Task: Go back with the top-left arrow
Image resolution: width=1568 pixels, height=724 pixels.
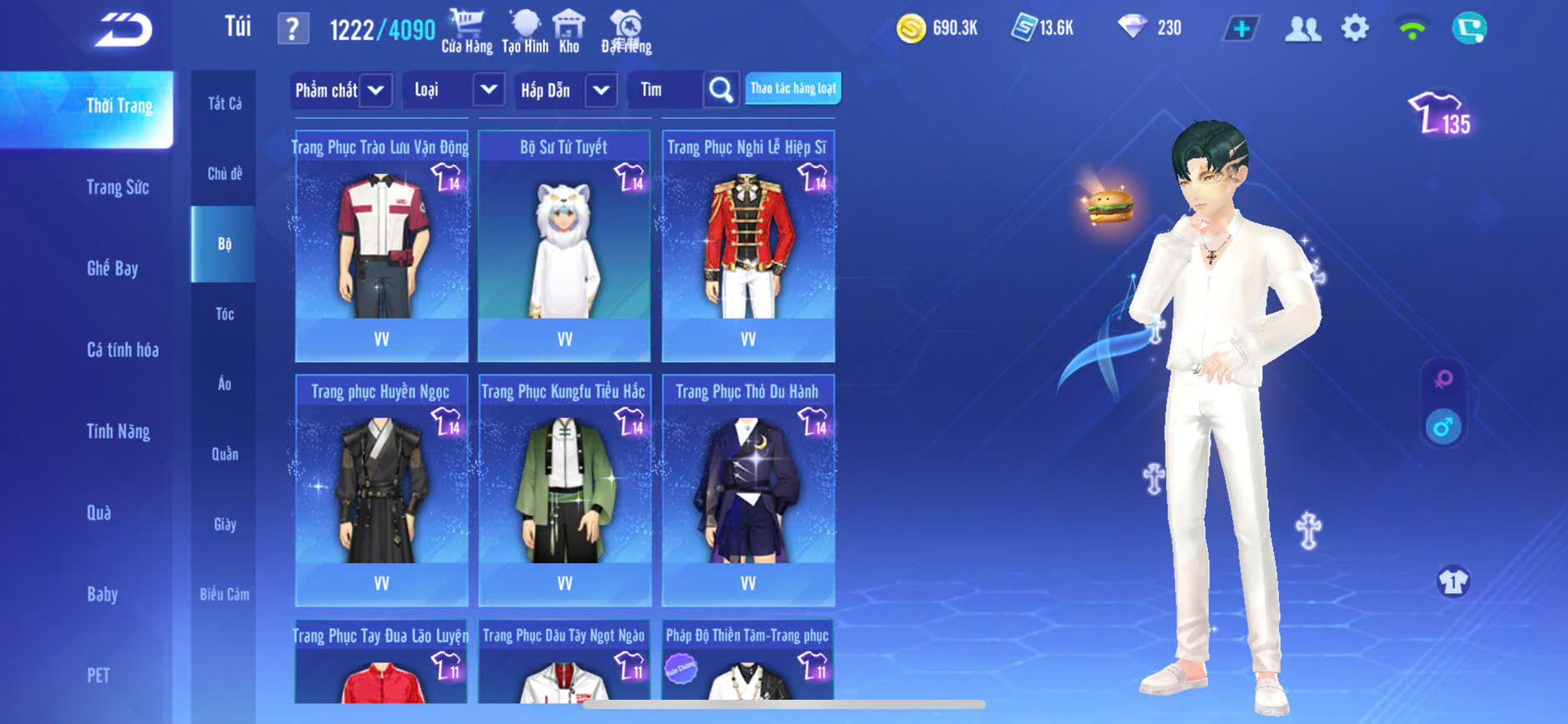Action: 123,31
